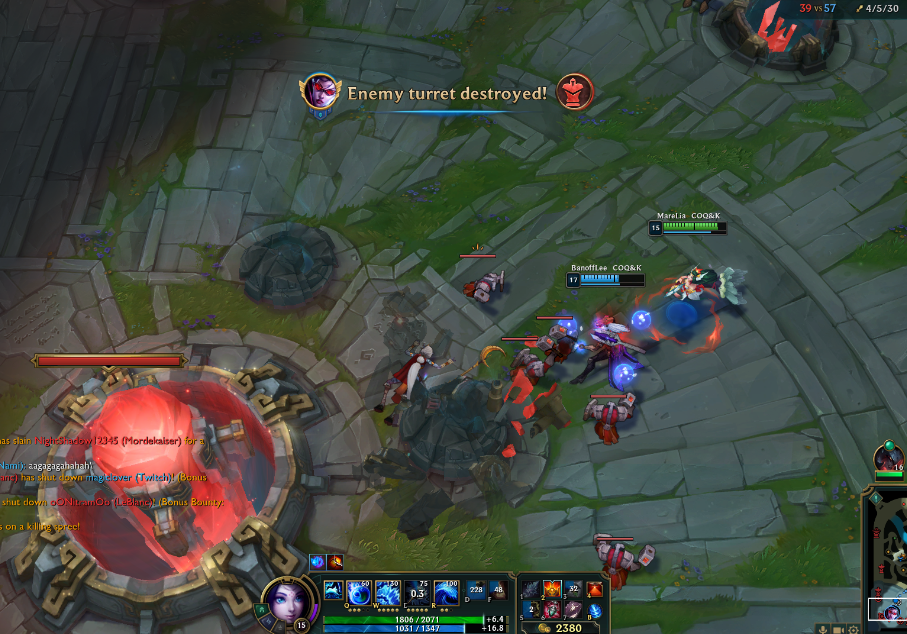Use the D summoner spell
Image resolution: width=907 pixels, height=634 pixels.
475,591
